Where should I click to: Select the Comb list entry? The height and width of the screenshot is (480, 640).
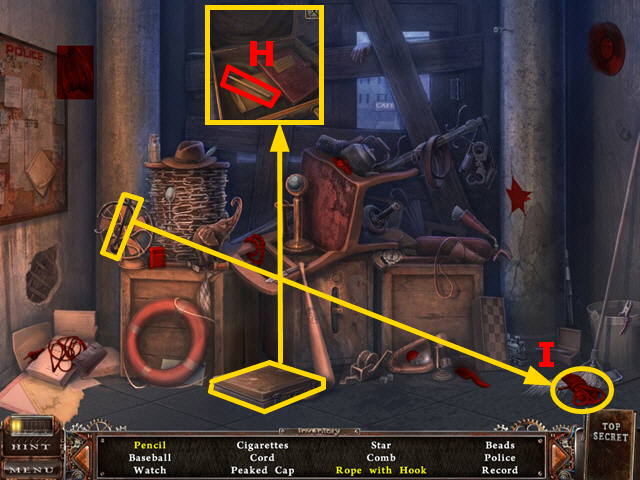(379, 457)
